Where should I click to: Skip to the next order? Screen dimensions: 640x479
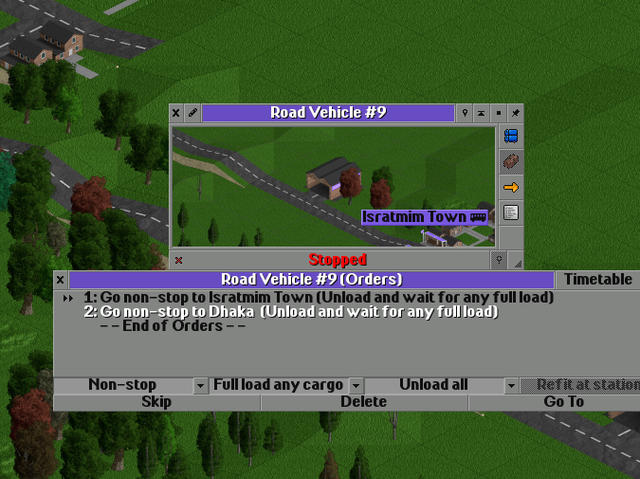coord(156,402)
